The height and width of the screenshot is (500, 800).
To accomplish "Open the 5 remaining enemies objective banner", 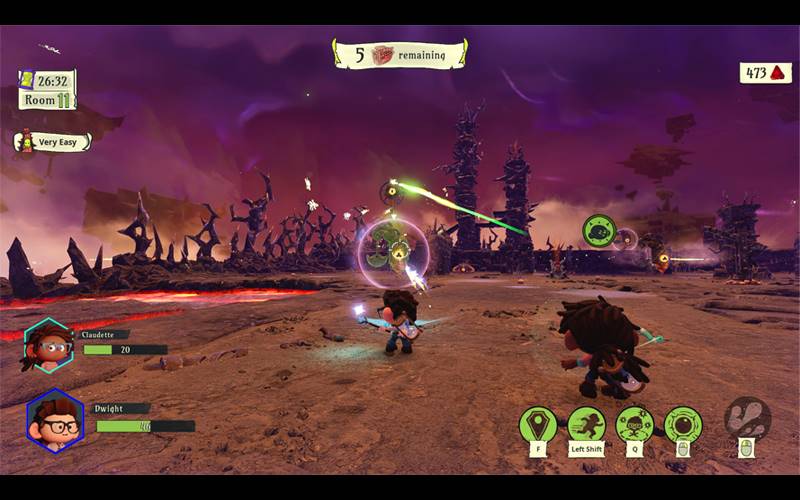I will 400,55.
